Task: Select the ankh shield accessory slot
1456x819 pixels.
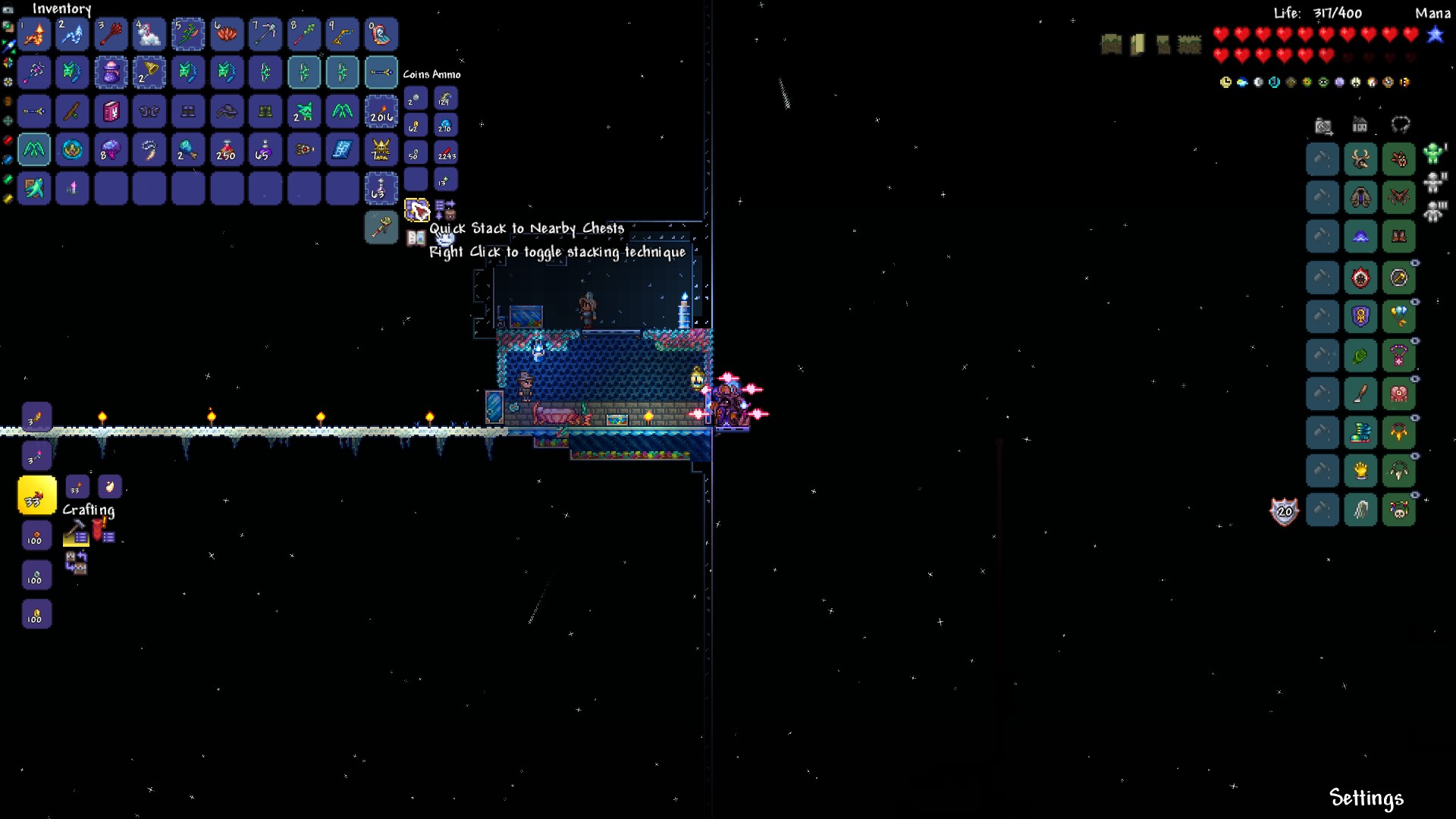Action: (x=1360, y=316)
